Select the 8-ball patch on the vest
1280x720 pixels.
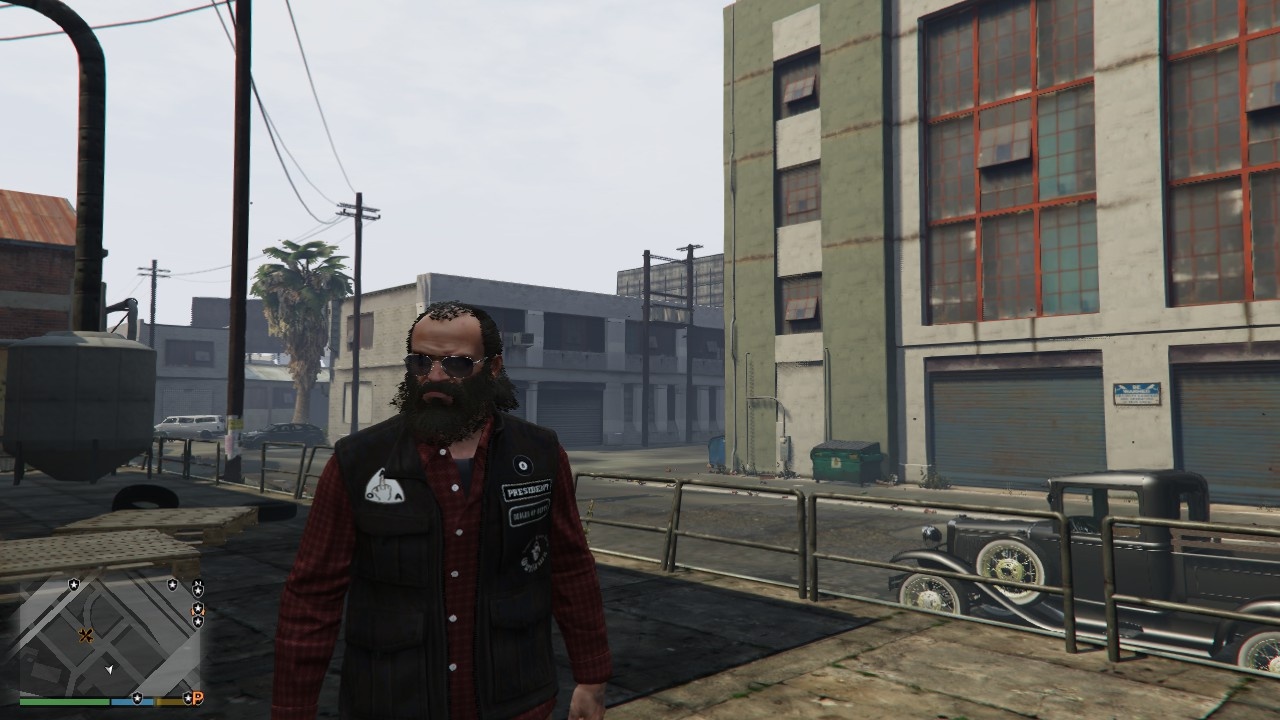pos(522,464)
